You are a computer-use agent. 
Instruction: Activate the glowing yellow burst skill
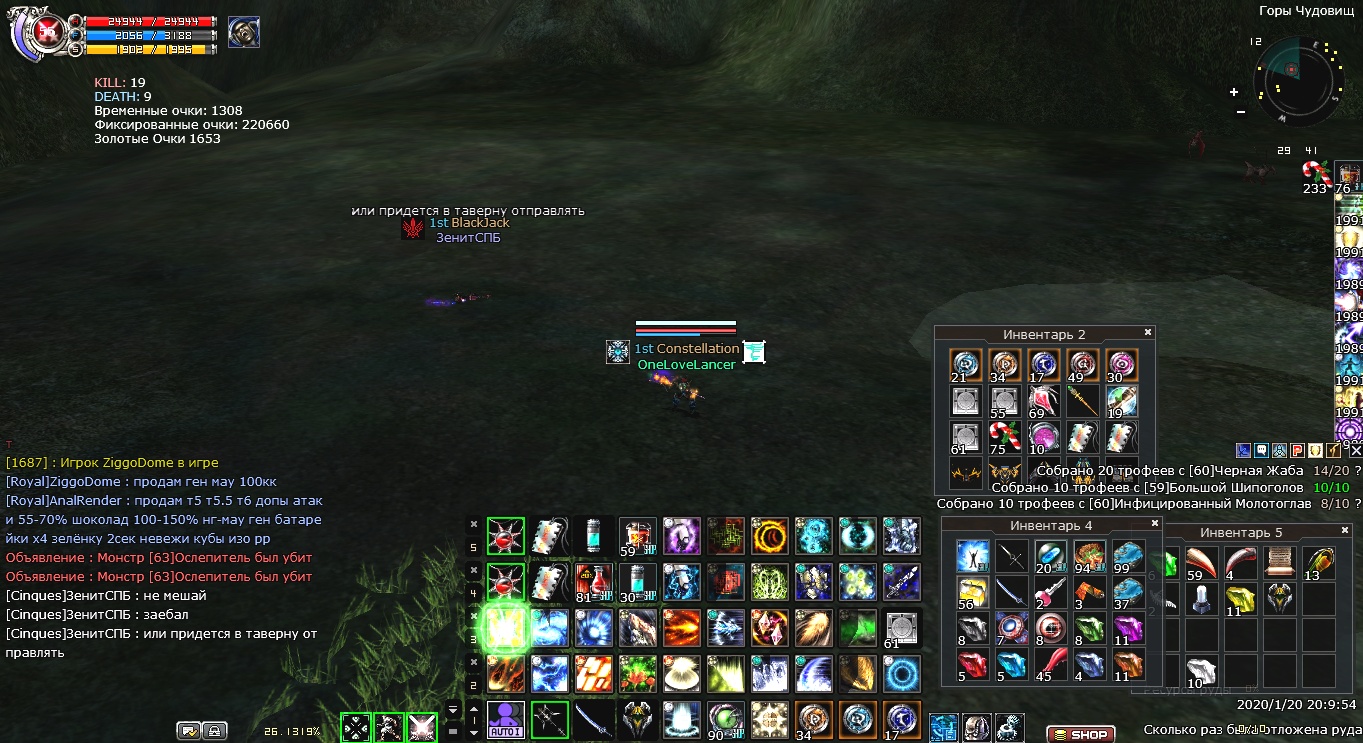[505, 628]
